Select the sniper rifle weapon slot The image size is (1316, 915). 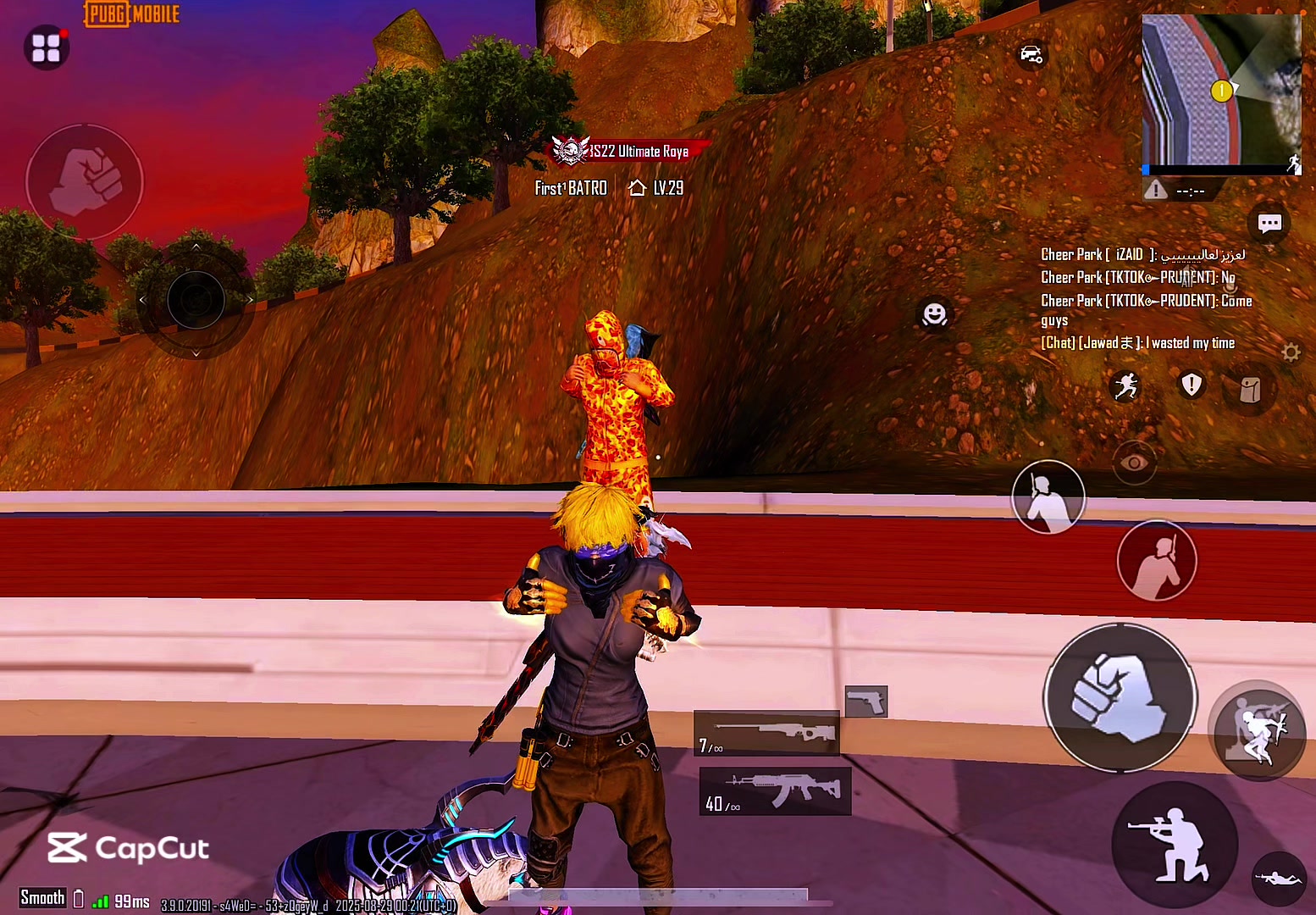766,733
